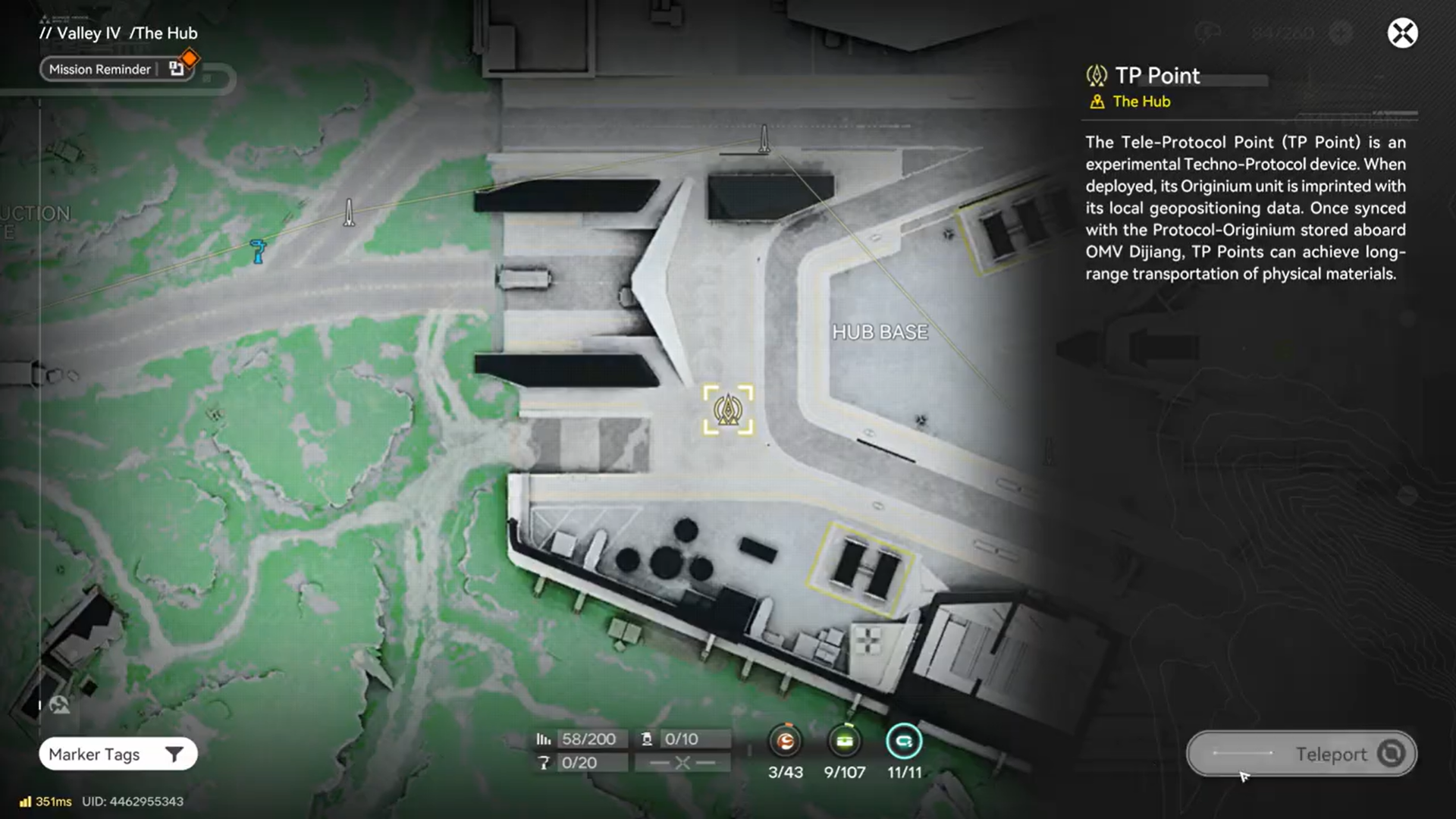Click the green chest counter icon
The height and width of the screenshot is (819, 1456).
point(844,741)
